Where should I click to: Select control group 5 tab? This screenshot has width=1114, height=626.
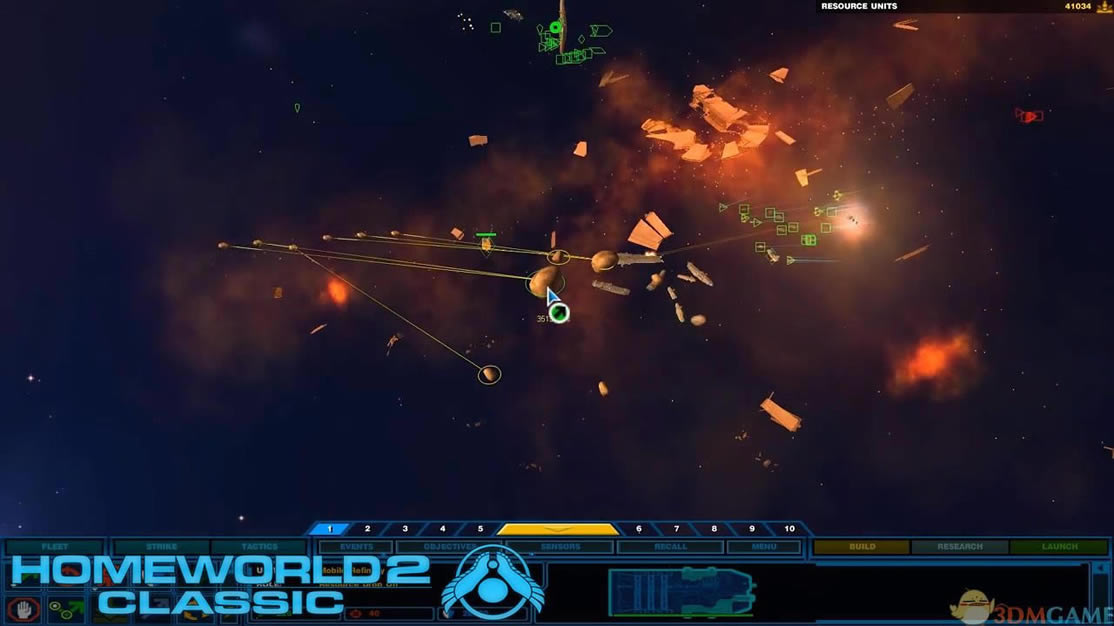click(480, 529)
